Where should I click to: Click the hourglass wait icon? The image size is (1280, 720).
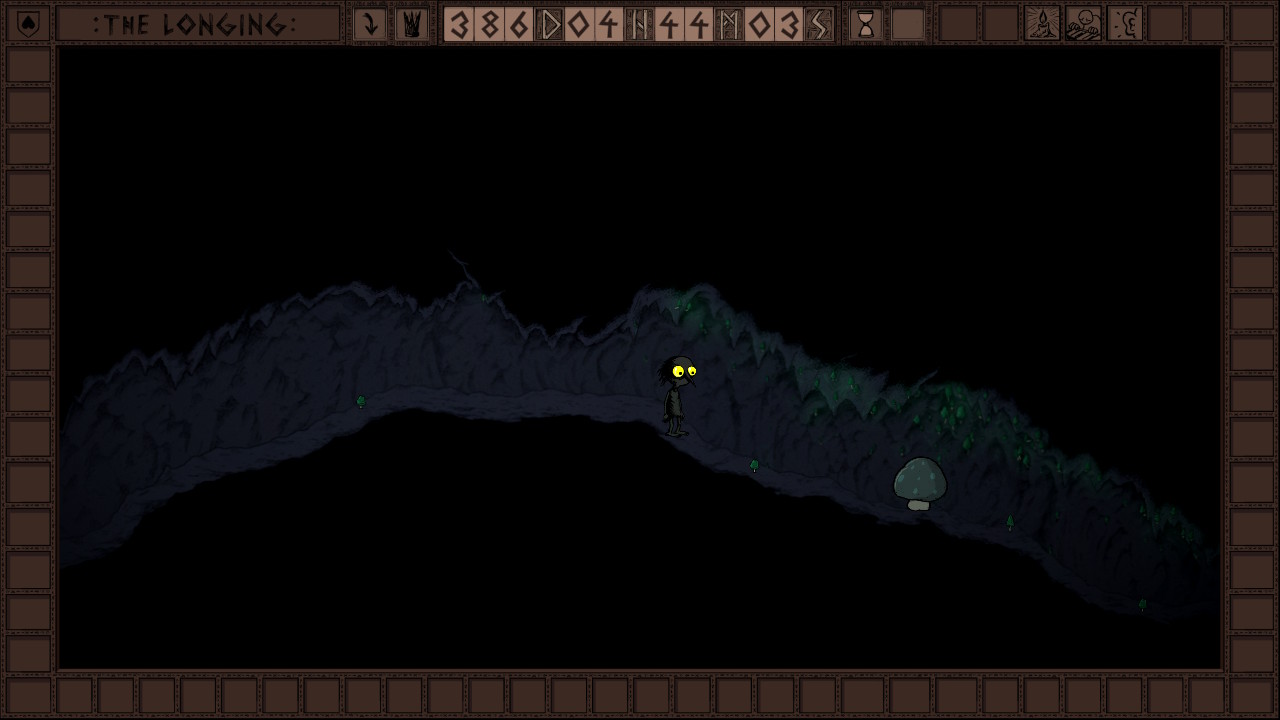[865, 24]
